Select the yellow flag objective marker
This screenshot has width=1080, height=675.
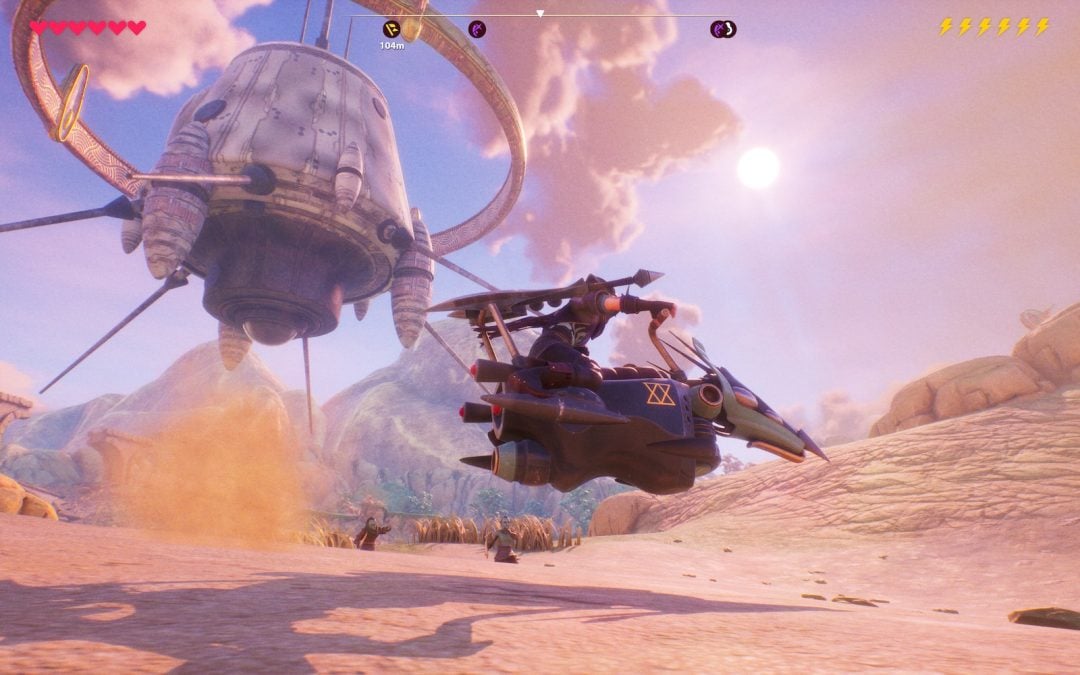(x=391, y=29)
